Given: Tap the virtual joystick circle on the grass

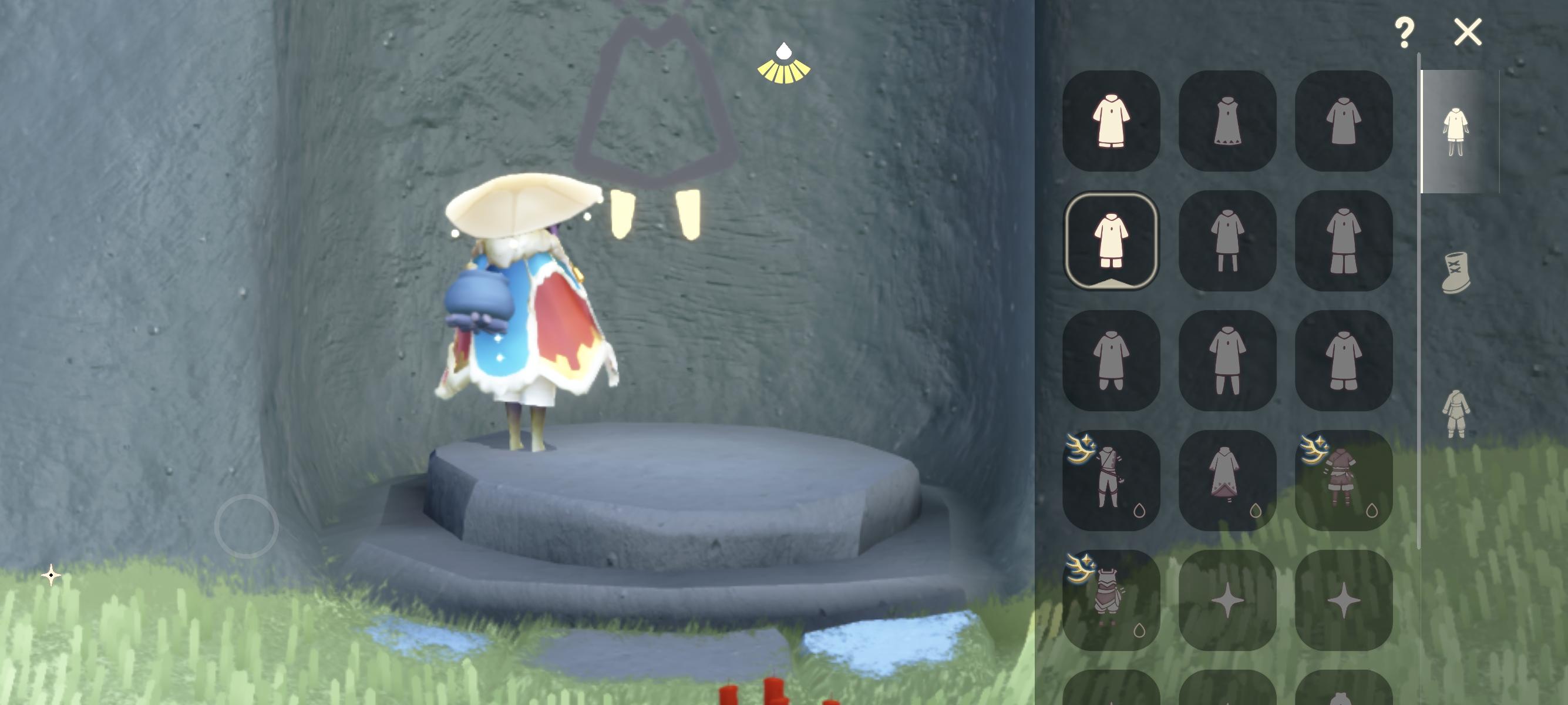Looking at the screenshot, I should pos(248,525).
